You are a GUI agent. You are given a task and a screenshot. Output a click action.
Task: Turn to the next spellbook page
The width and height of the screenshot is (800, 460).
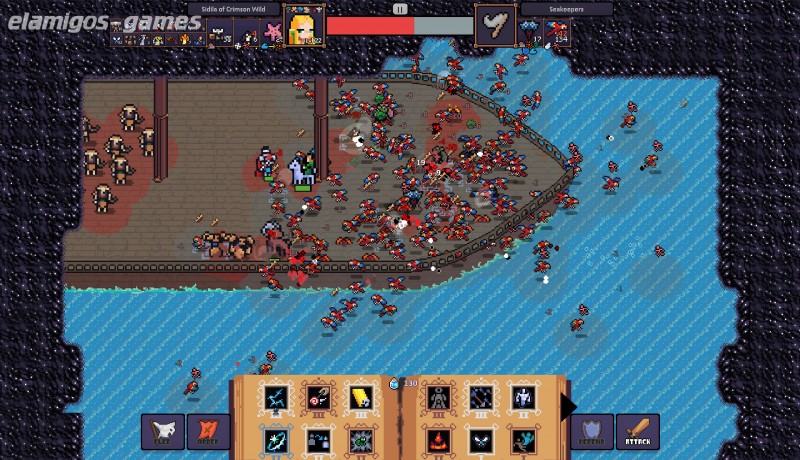click(568, 407)
